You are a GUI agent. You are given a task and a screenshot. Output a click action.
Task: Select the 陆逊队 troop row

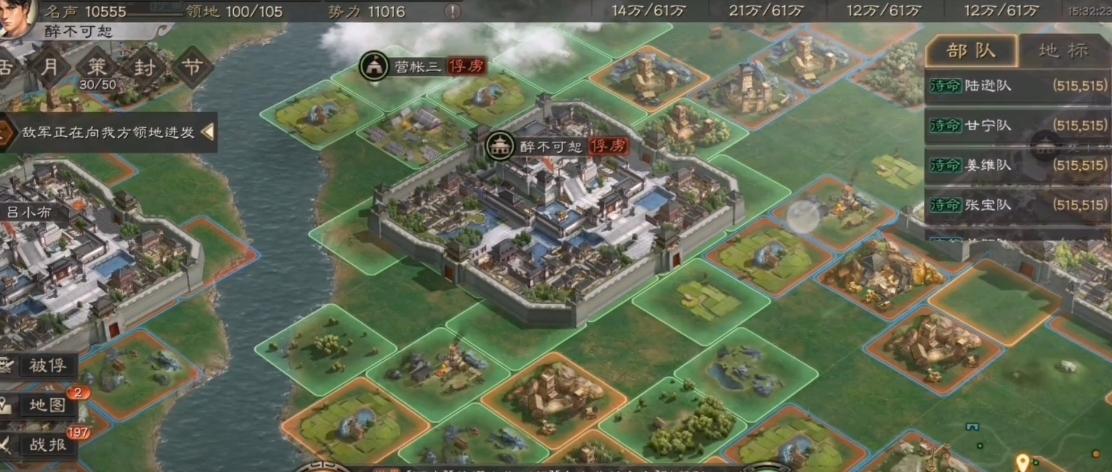[x=1015, y=86]
